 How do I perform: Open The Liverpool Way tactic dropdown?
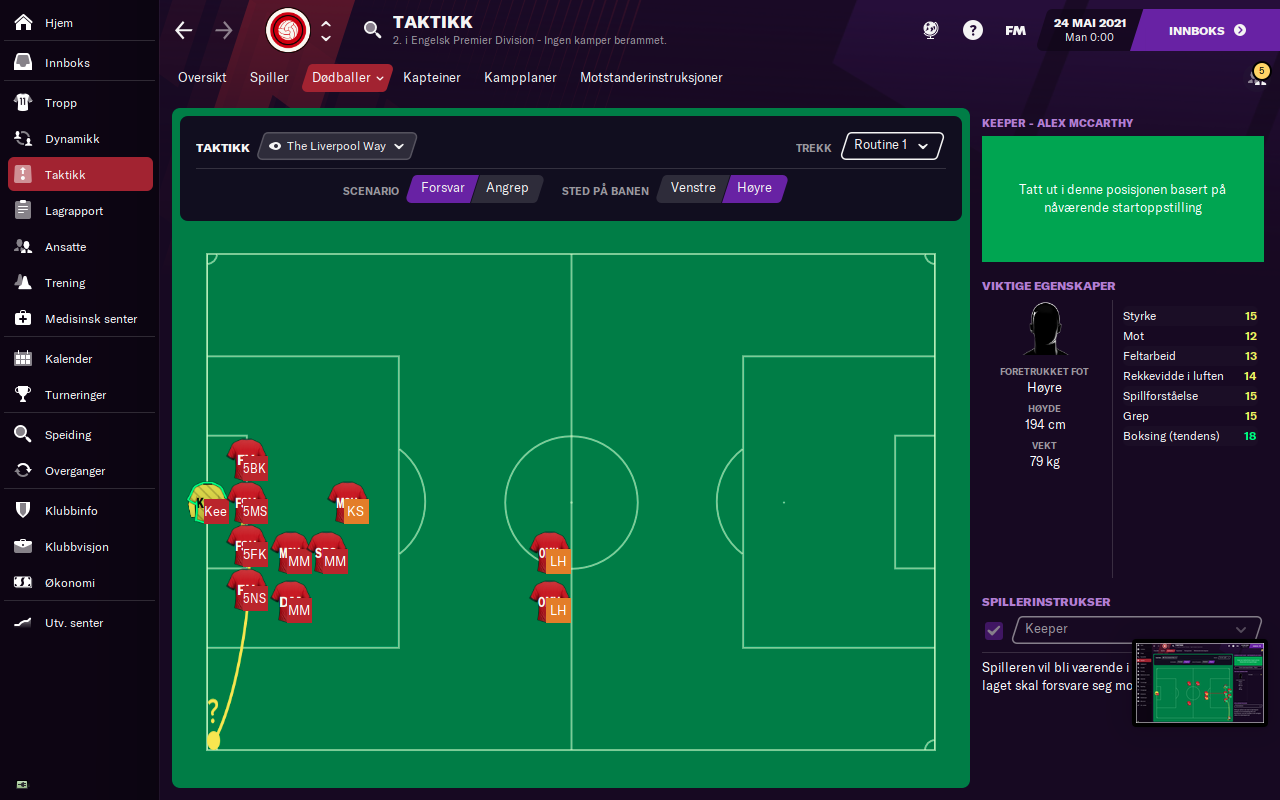tap(337, 146)
